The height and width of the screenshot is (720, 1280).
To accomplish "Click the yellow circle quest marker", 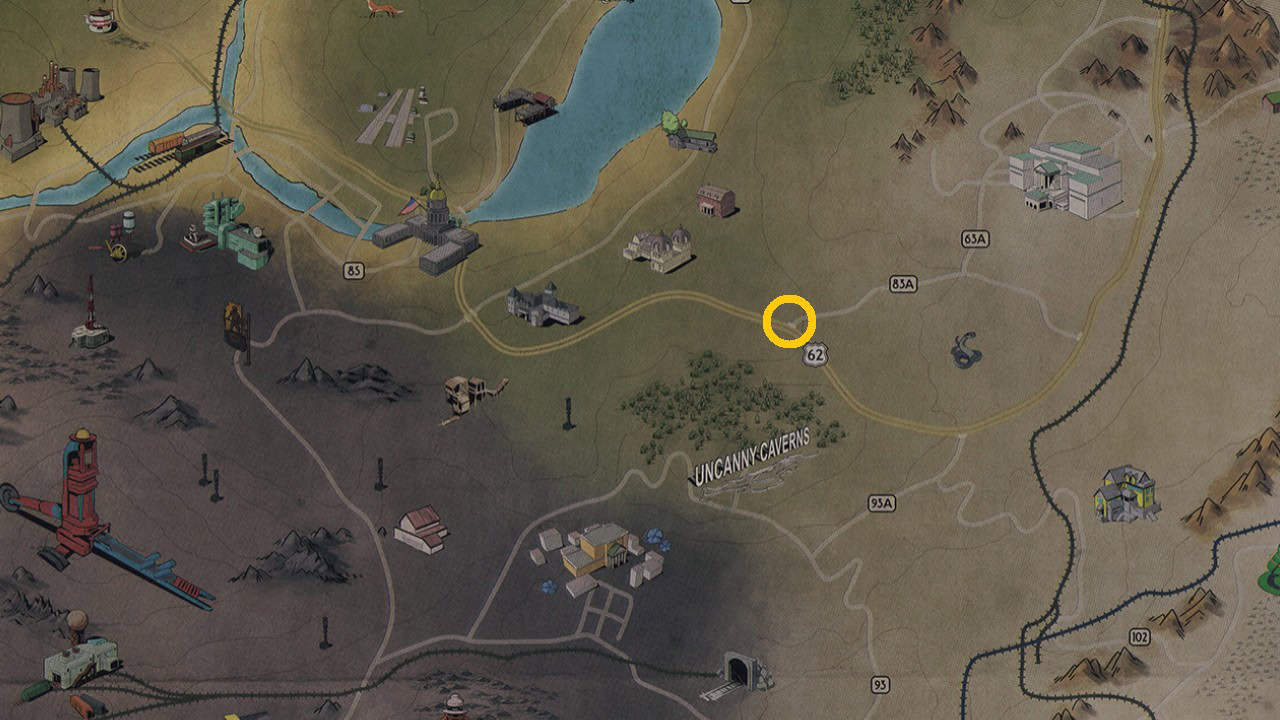I will click(x=790, y=320).
